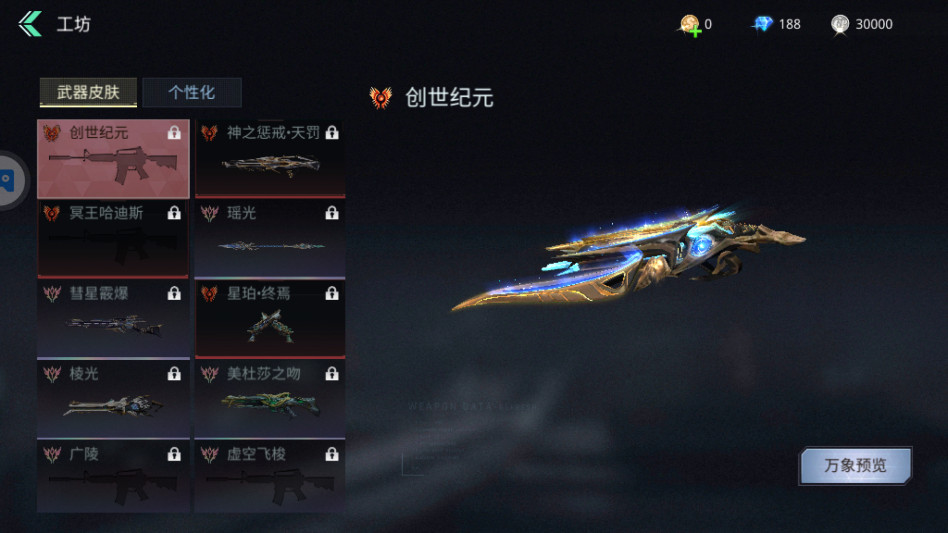This screenshot has height=533, width=948.
Task: Pick the 瑶光 weapon skin
Action: (x=270, y=239)
